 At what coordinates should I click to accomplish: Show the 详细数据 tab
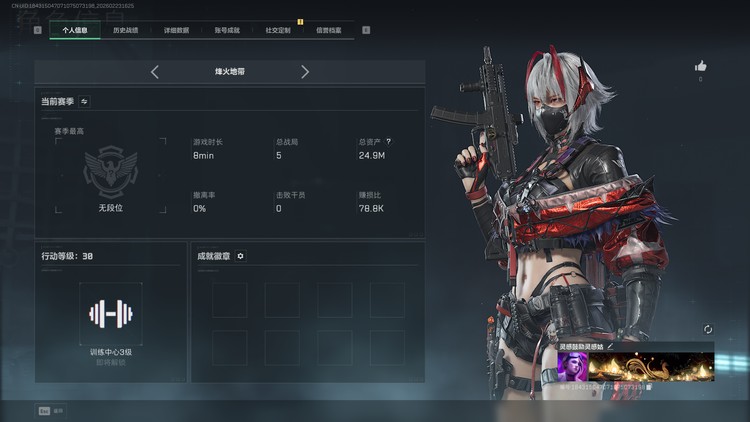177,30
